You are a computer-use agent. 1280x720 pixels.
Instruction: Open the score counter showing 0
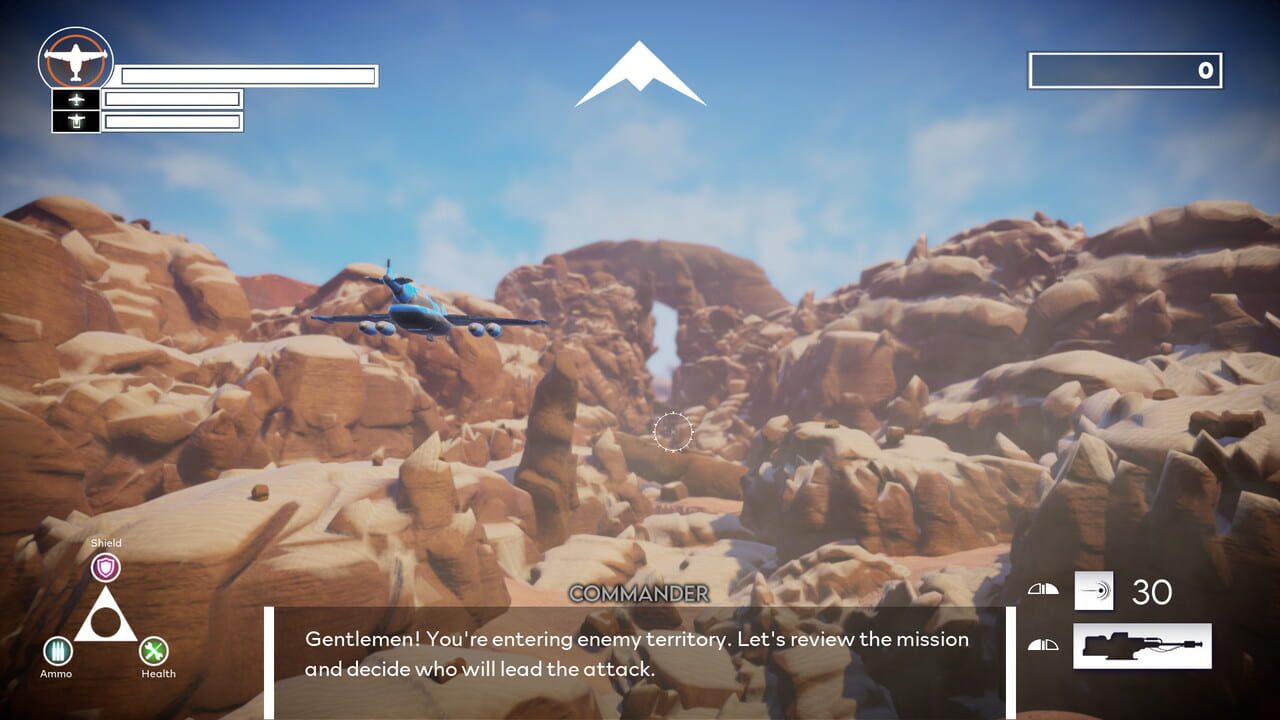tap(1127, 70)
